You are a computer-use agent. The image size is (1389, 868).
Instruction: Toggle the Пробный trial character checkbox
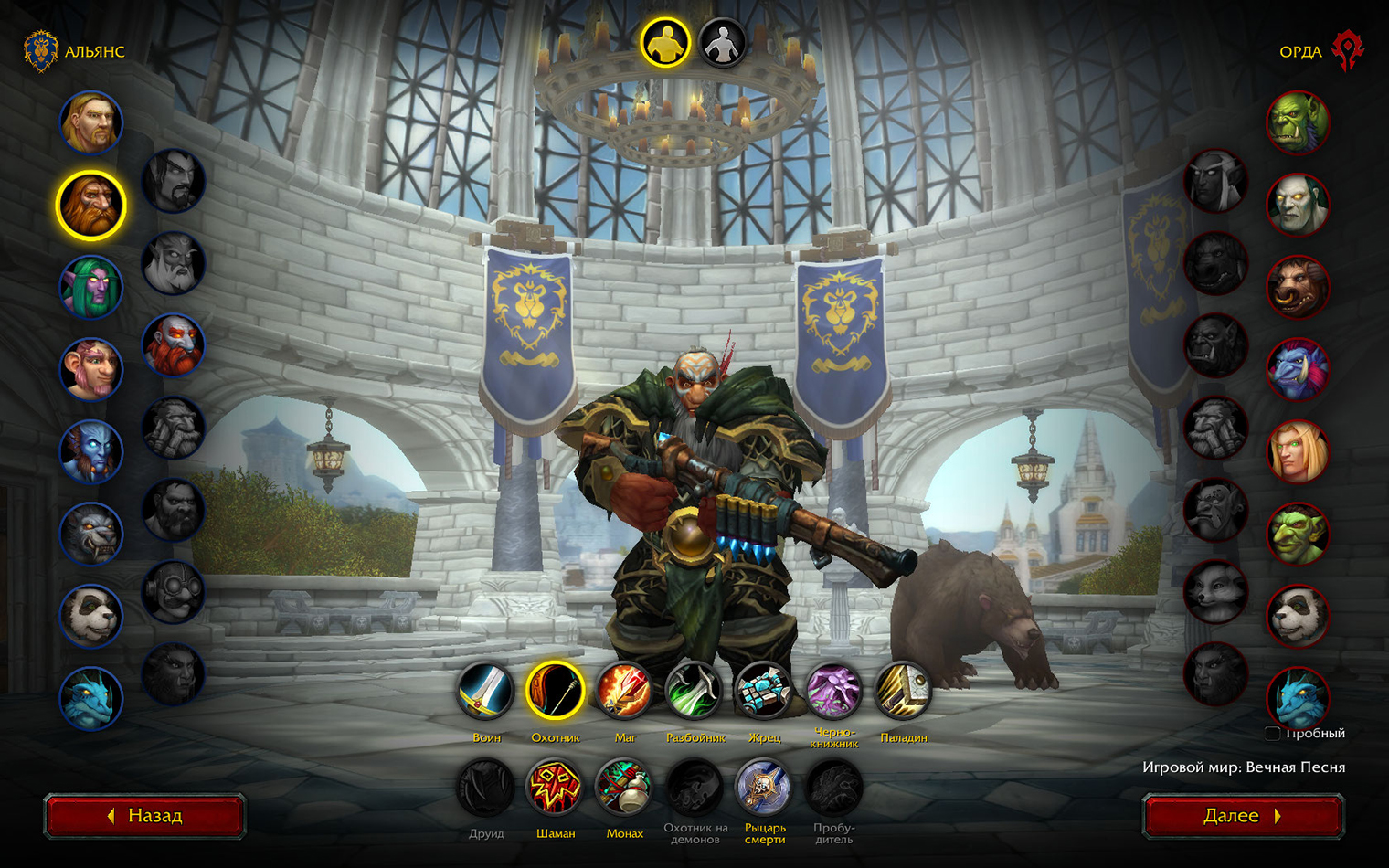[1272, 734]
